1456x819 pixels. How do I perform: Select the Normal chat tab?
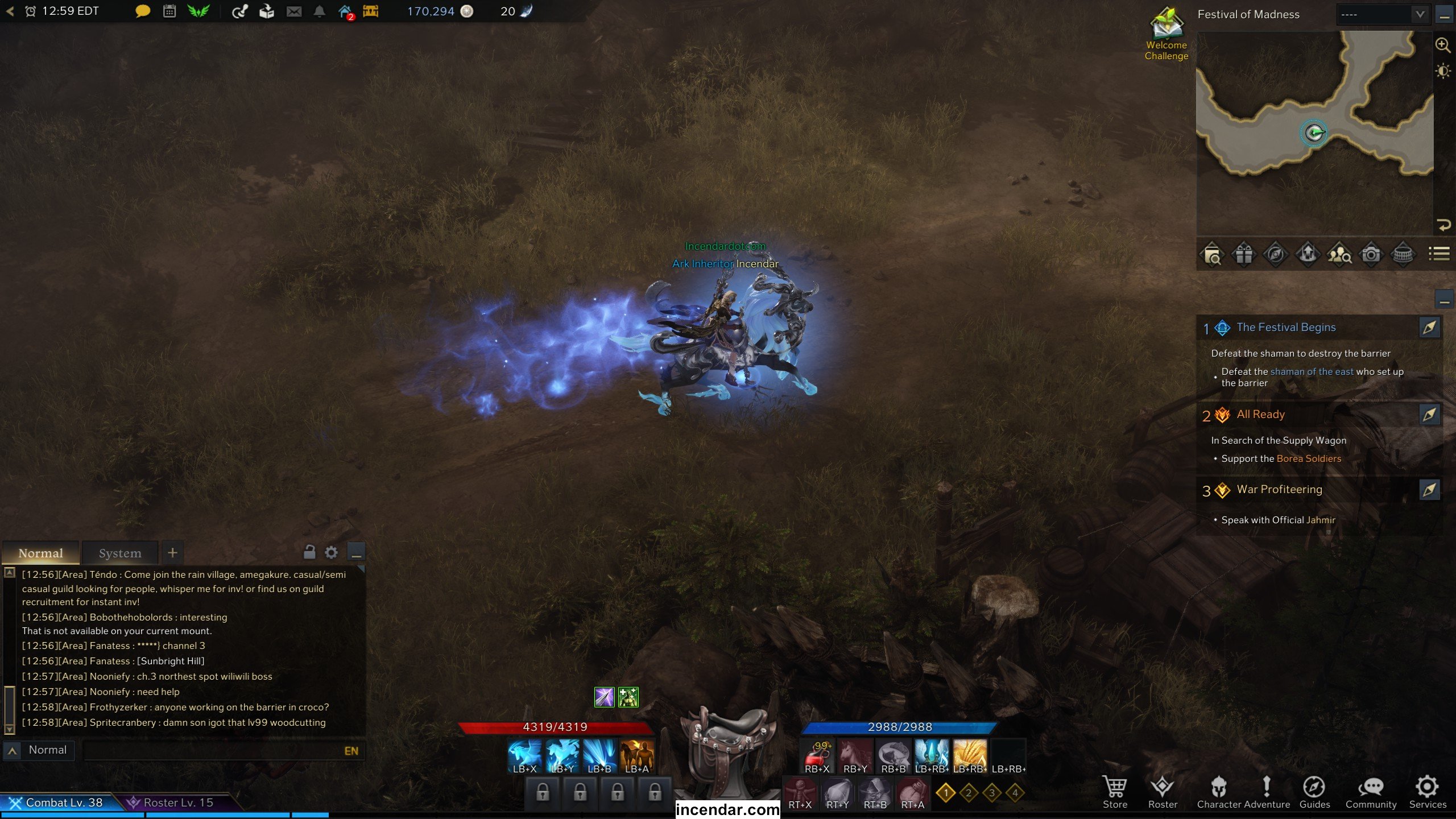coord(40,553)
